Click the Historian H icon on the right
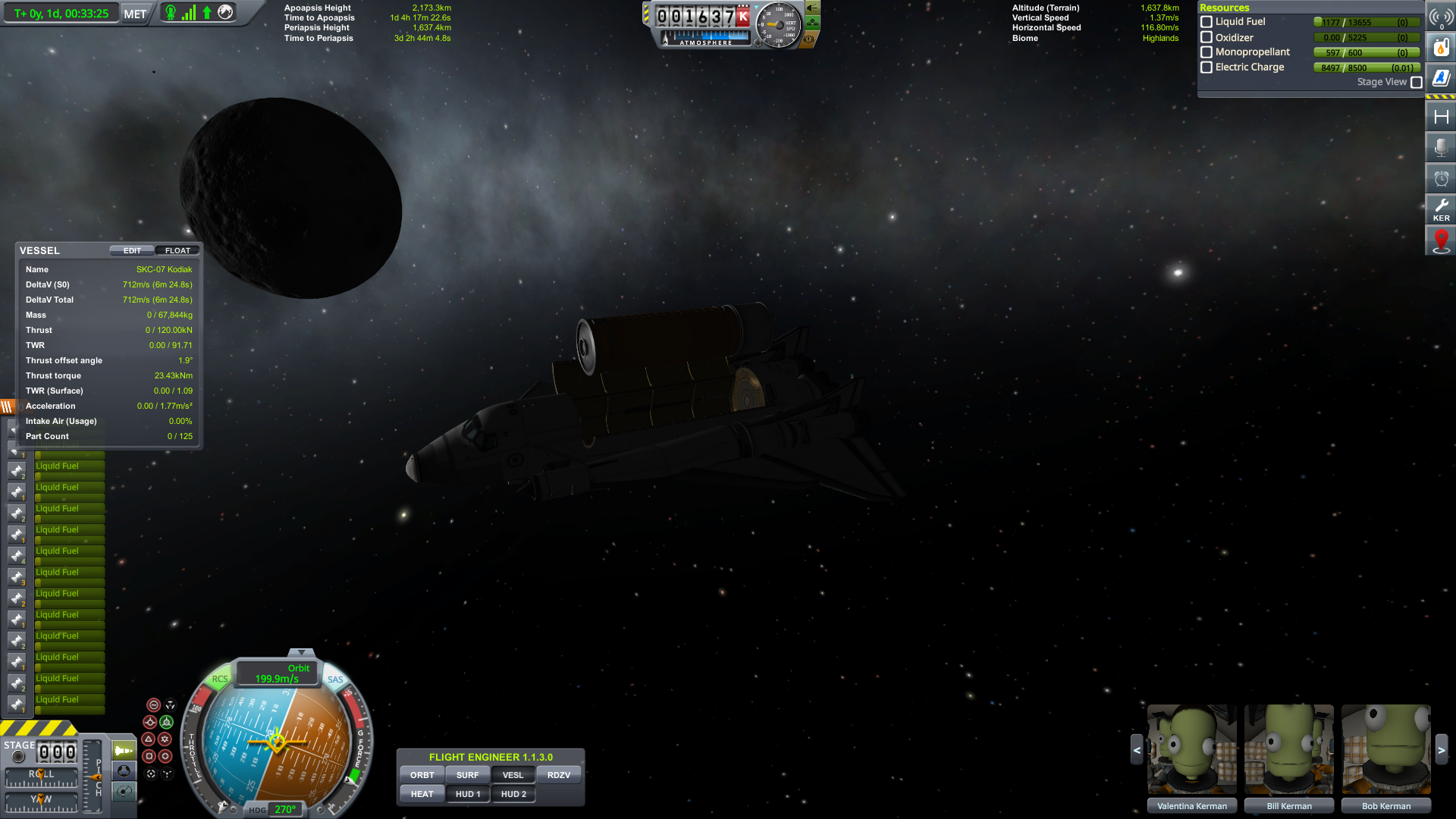The image size is (1456, 819). point(1440,115)
